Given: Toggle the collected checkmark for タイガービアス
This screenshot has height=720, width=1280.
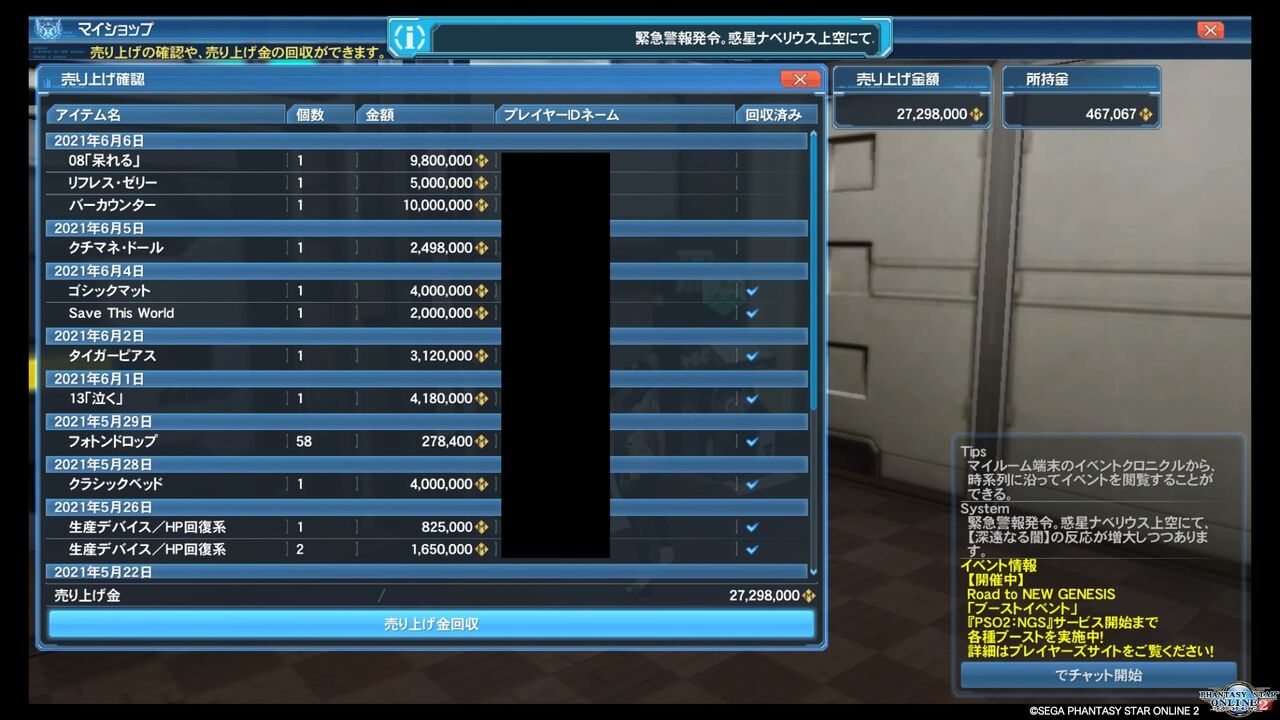Looking at the screenshot, I should pyautogui.click(x=751, y=355).
